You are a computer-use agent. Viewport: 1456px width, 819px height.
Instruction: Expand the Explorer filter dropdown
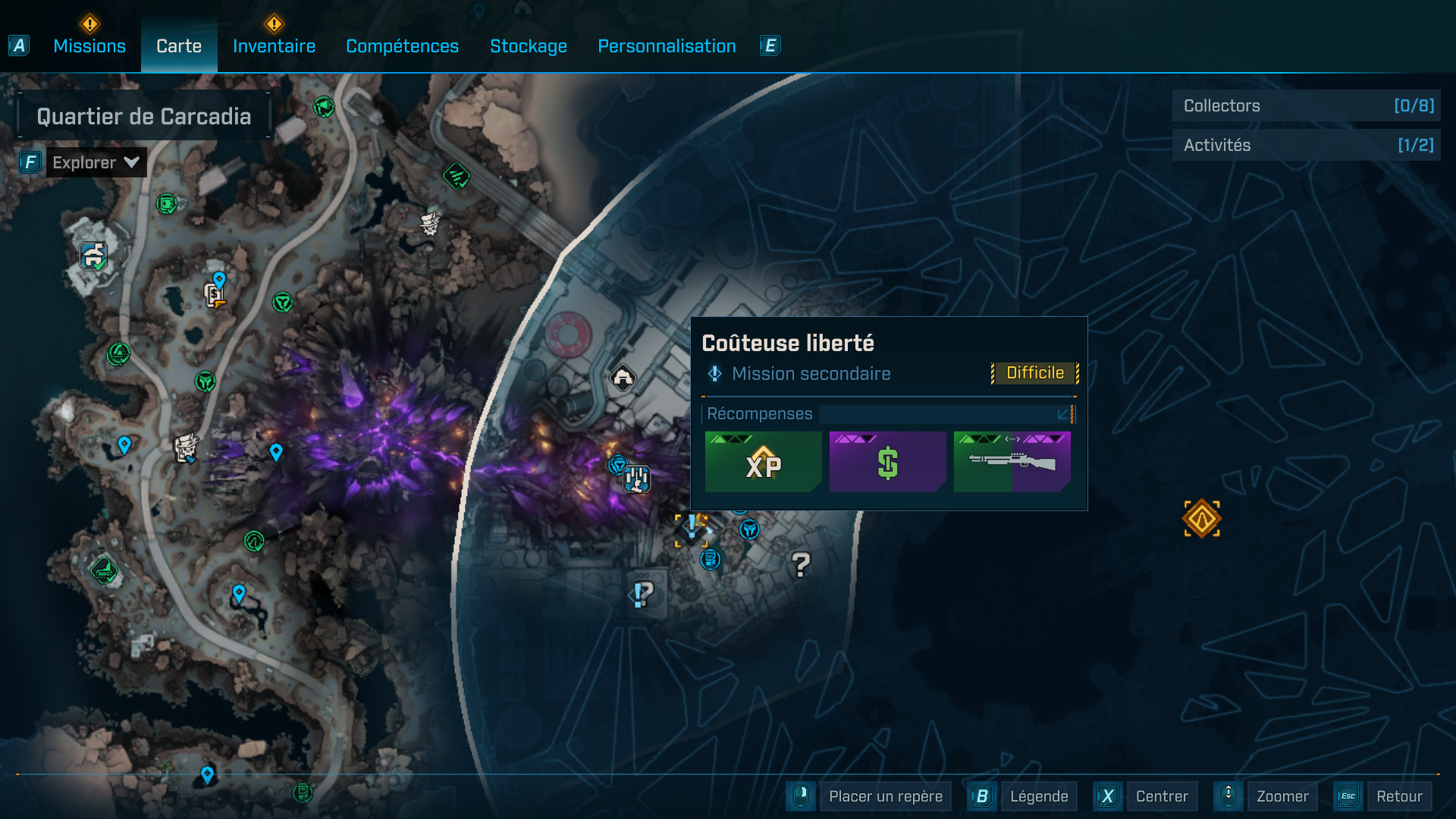[x=96, y=162]
